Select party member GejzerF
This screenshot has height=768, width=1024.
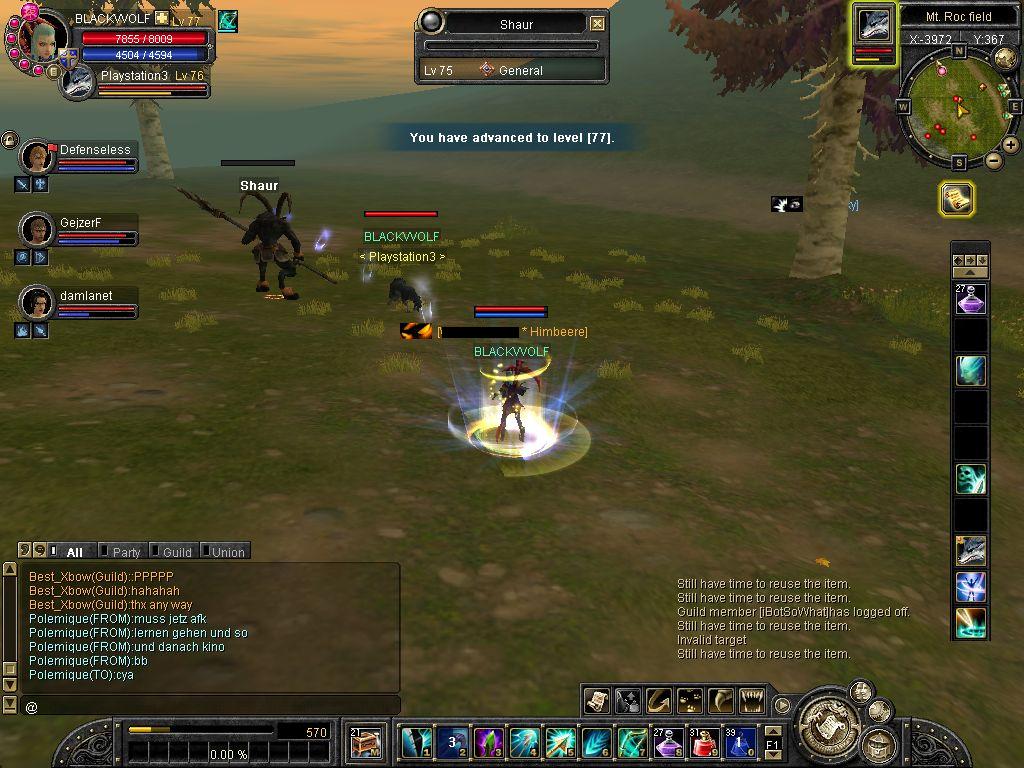38,230
